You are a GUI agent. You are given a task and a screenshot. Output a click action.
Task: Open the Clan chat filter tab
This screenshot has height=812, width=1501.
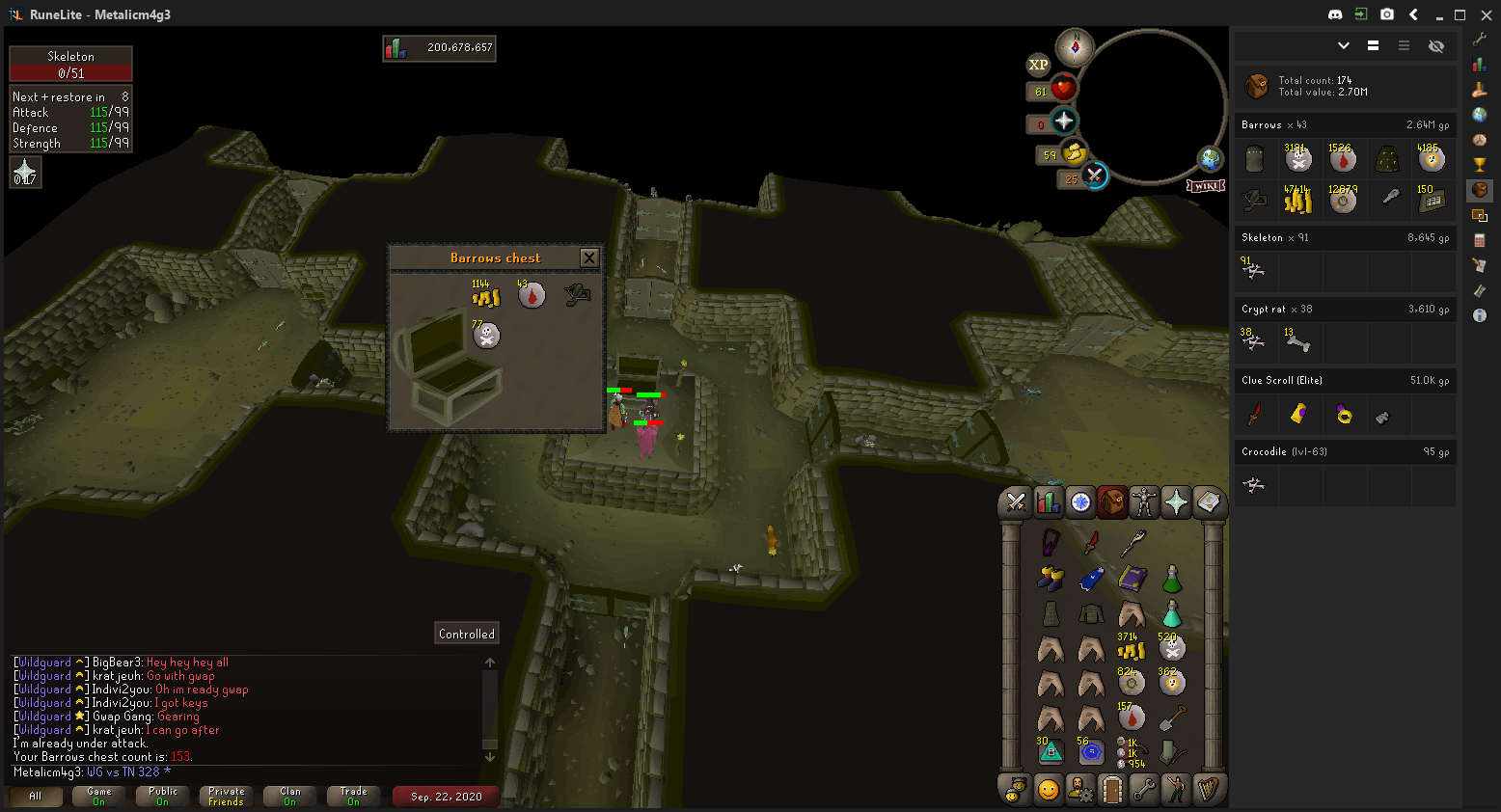[290, 796]
